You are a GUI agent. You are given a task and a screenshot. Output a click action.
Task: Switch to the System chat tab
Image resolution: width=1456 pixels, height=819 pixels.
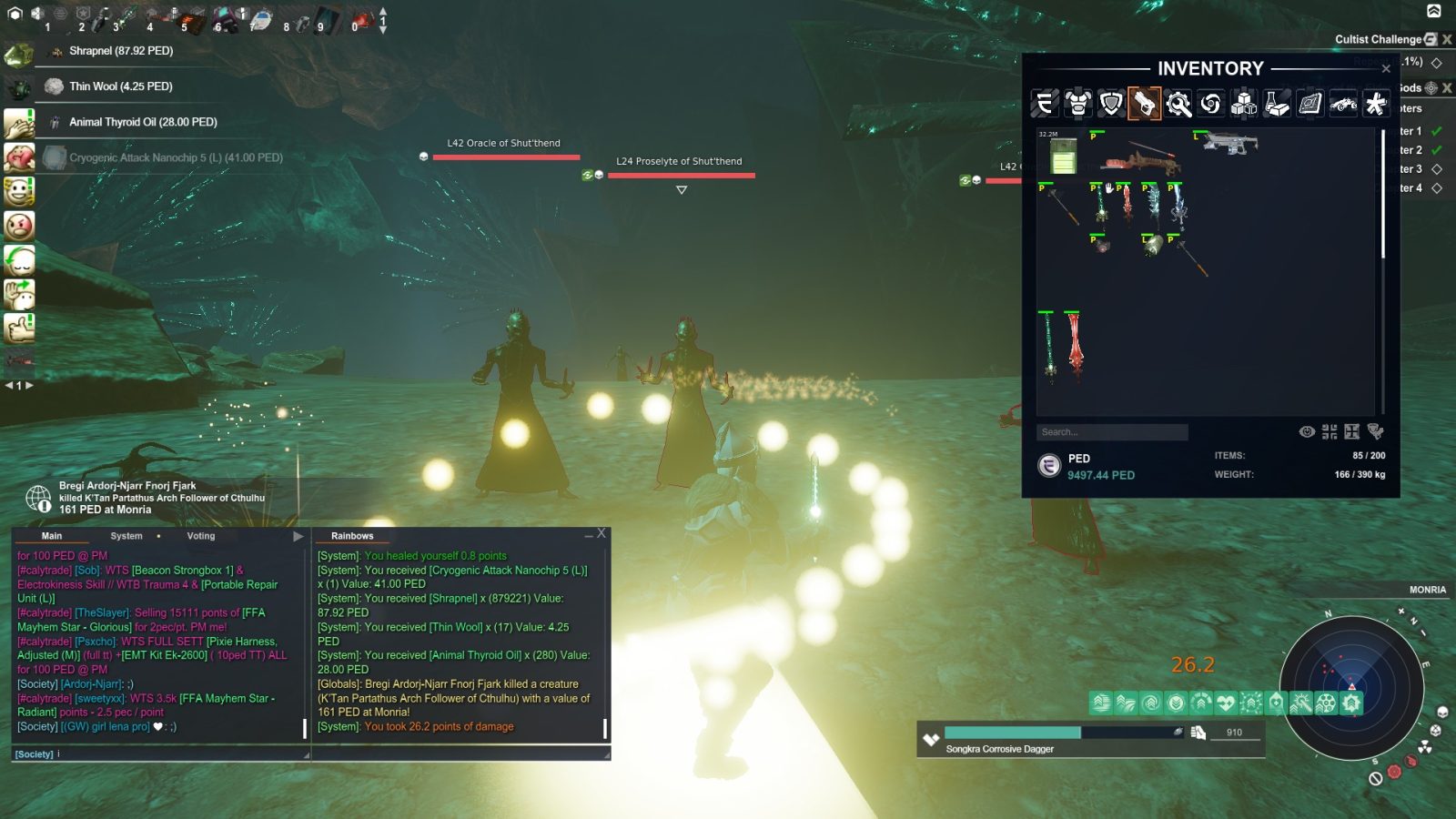click(126, 536)
